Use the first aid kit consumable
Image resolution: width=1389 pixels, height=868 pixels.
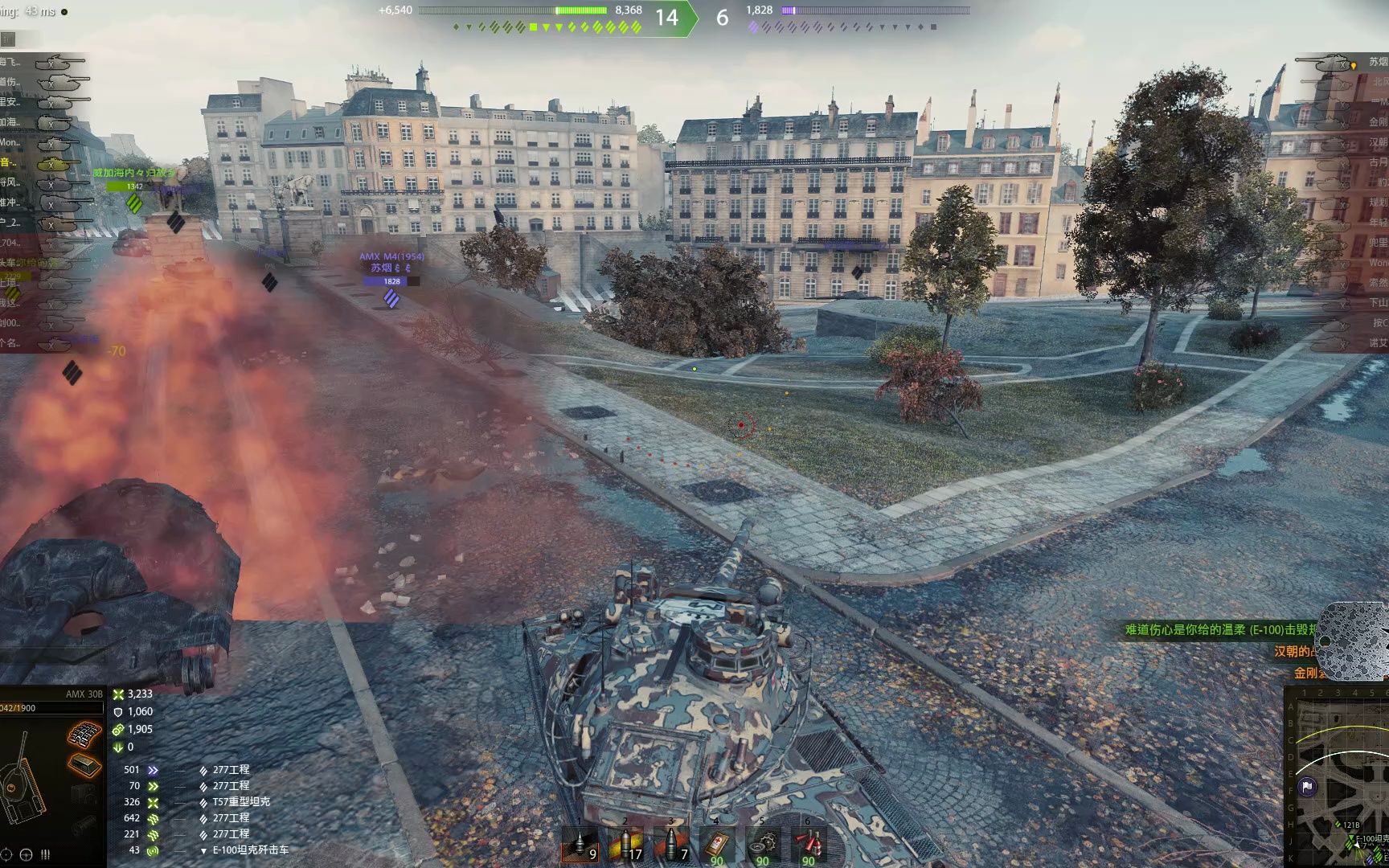pyautogui.click(x=717, y=845)
